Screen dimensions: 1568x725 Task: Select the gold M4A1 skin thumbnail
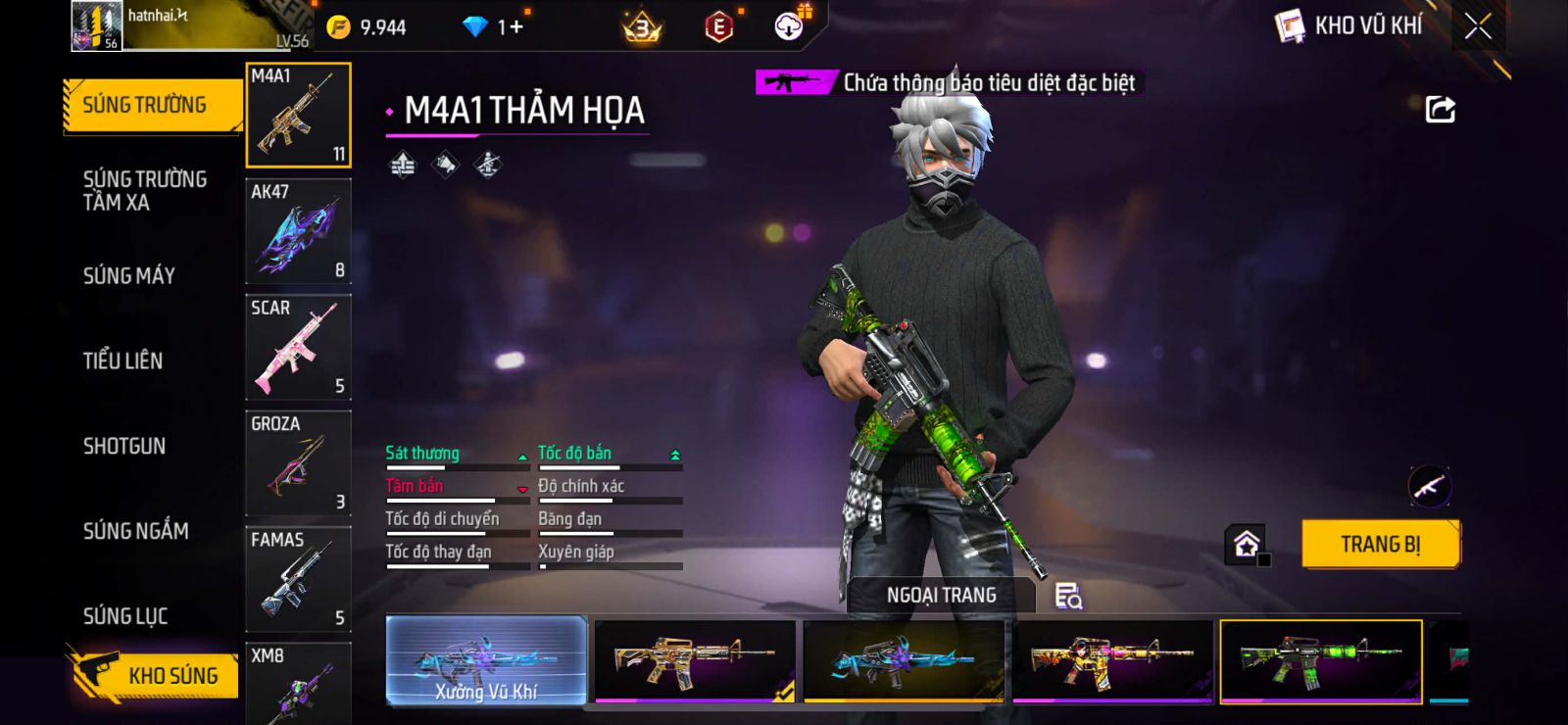click(x=695, y=660)
